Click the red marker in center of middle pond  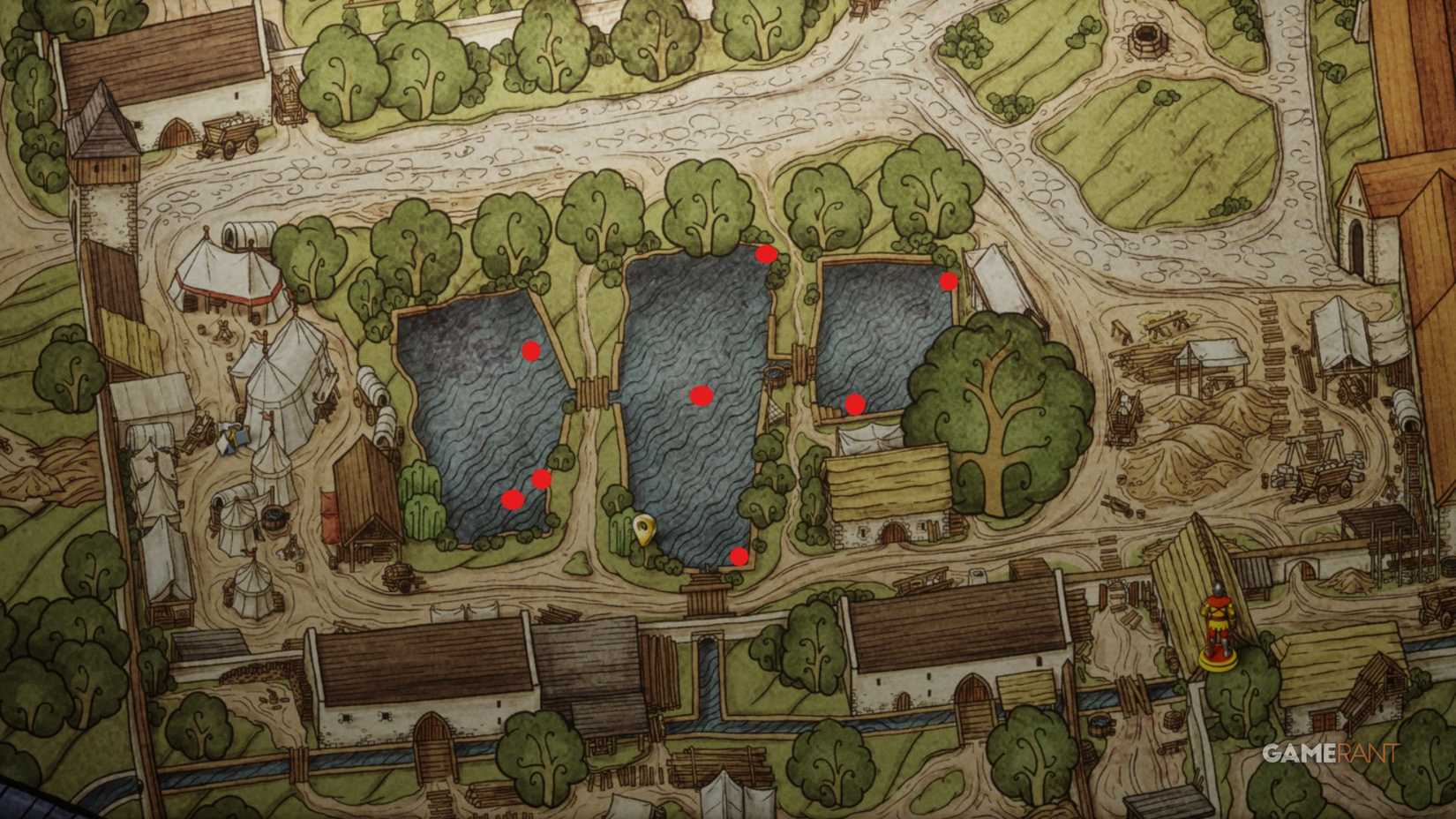click(x=700, y=397)
